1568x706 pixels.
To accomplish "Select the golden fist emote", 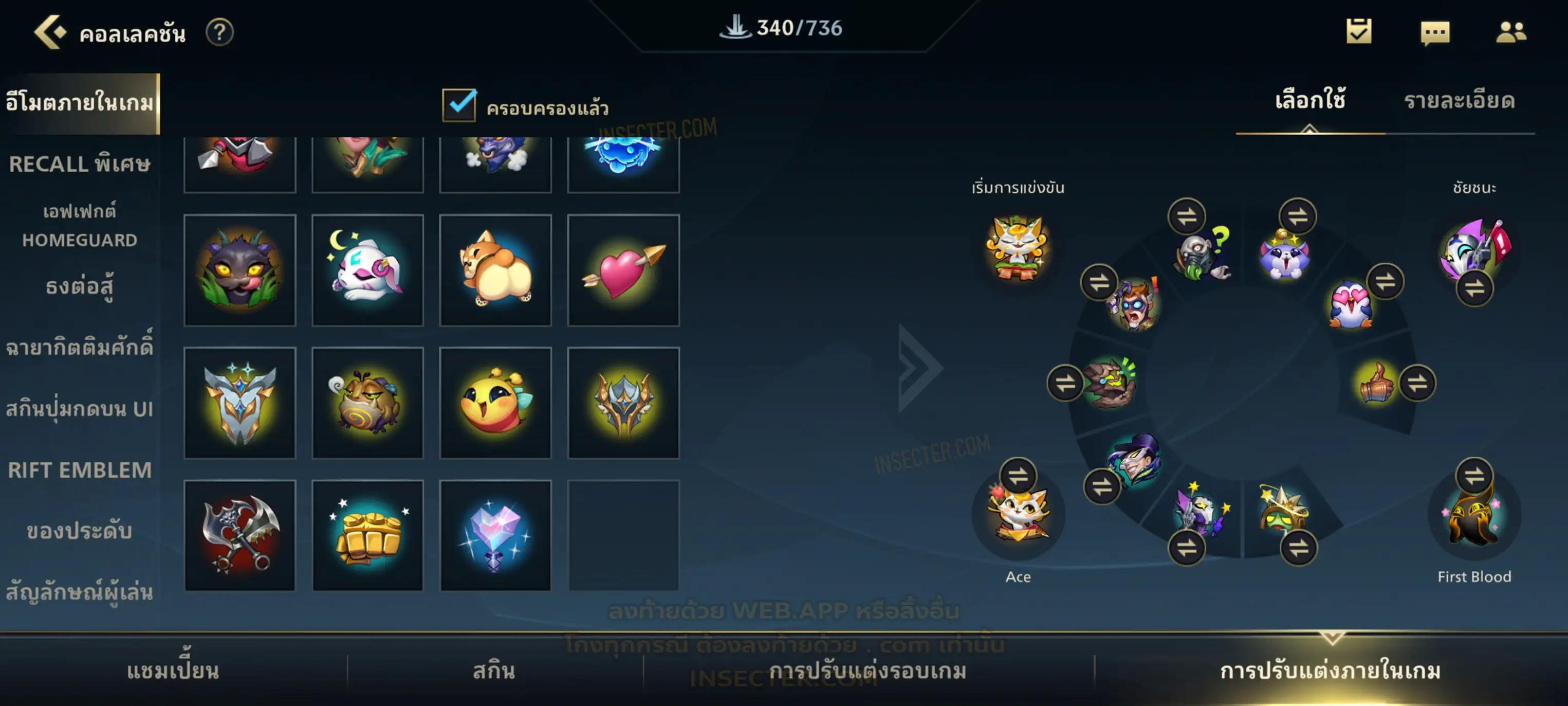I will [x=367, y=535].
